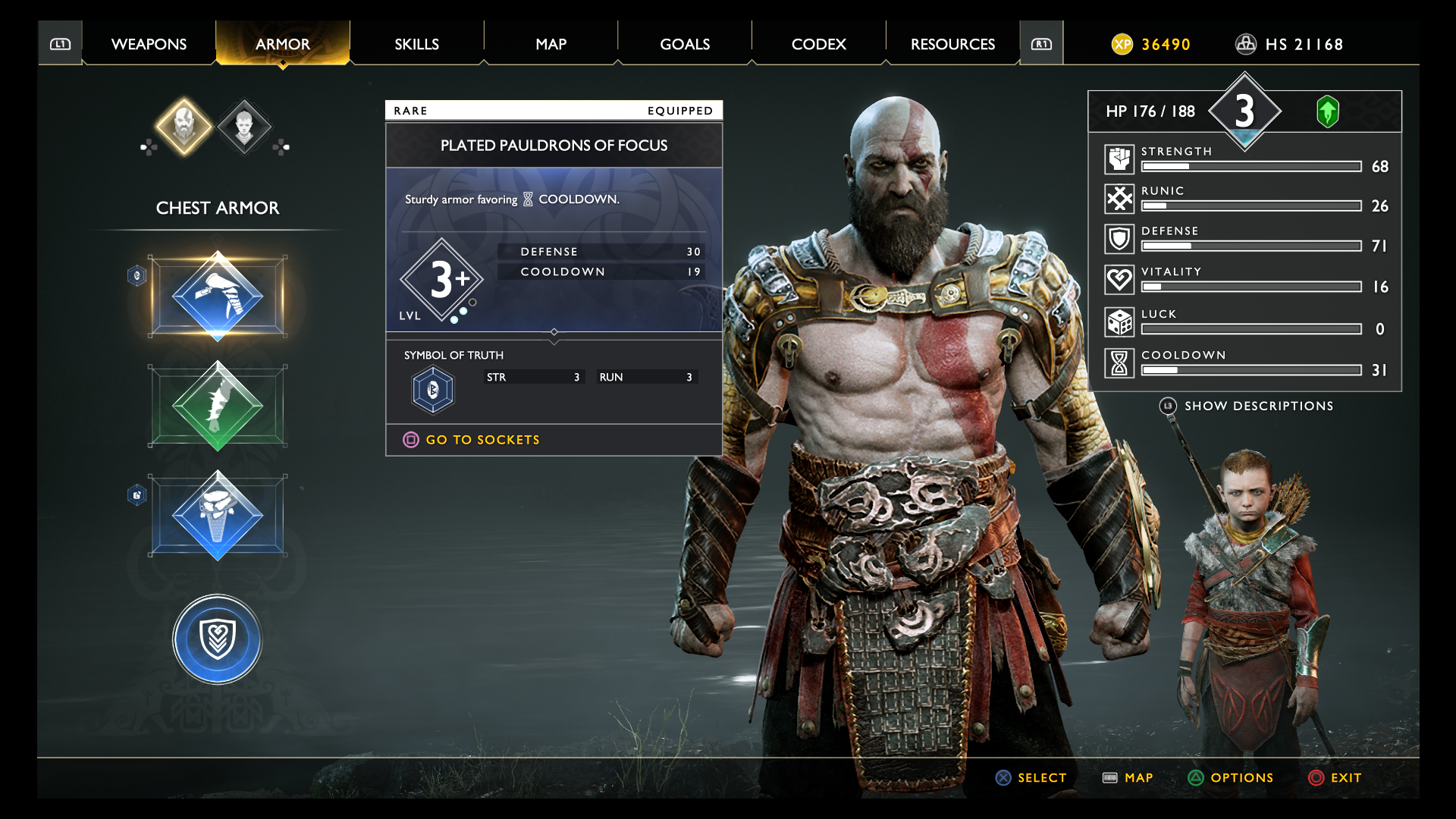
Task: Select the Armor tab
Action: coord(282,44)
